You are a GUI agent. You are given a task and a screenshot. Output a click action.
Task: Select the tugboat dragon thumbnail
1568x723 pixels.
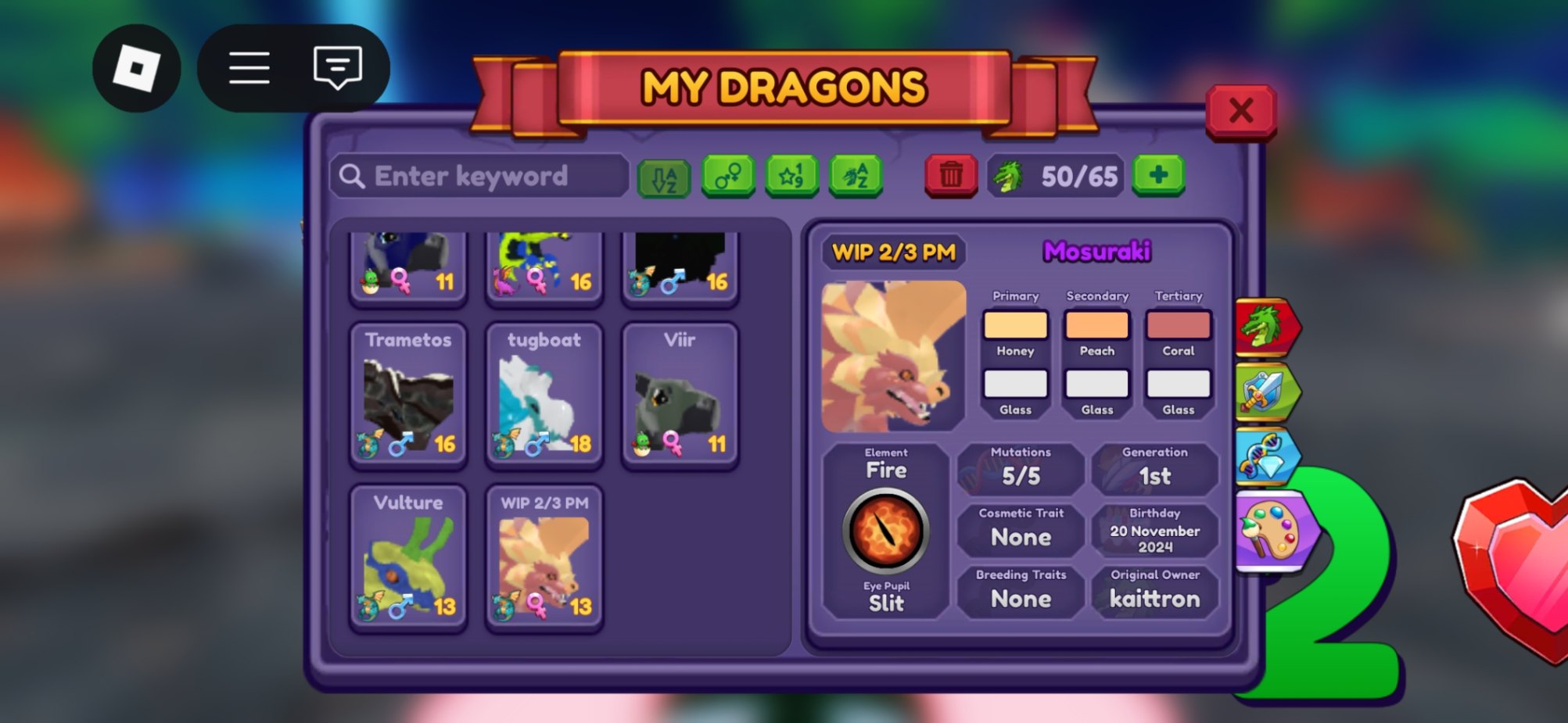pyautogui.click(x=543, y=395)
